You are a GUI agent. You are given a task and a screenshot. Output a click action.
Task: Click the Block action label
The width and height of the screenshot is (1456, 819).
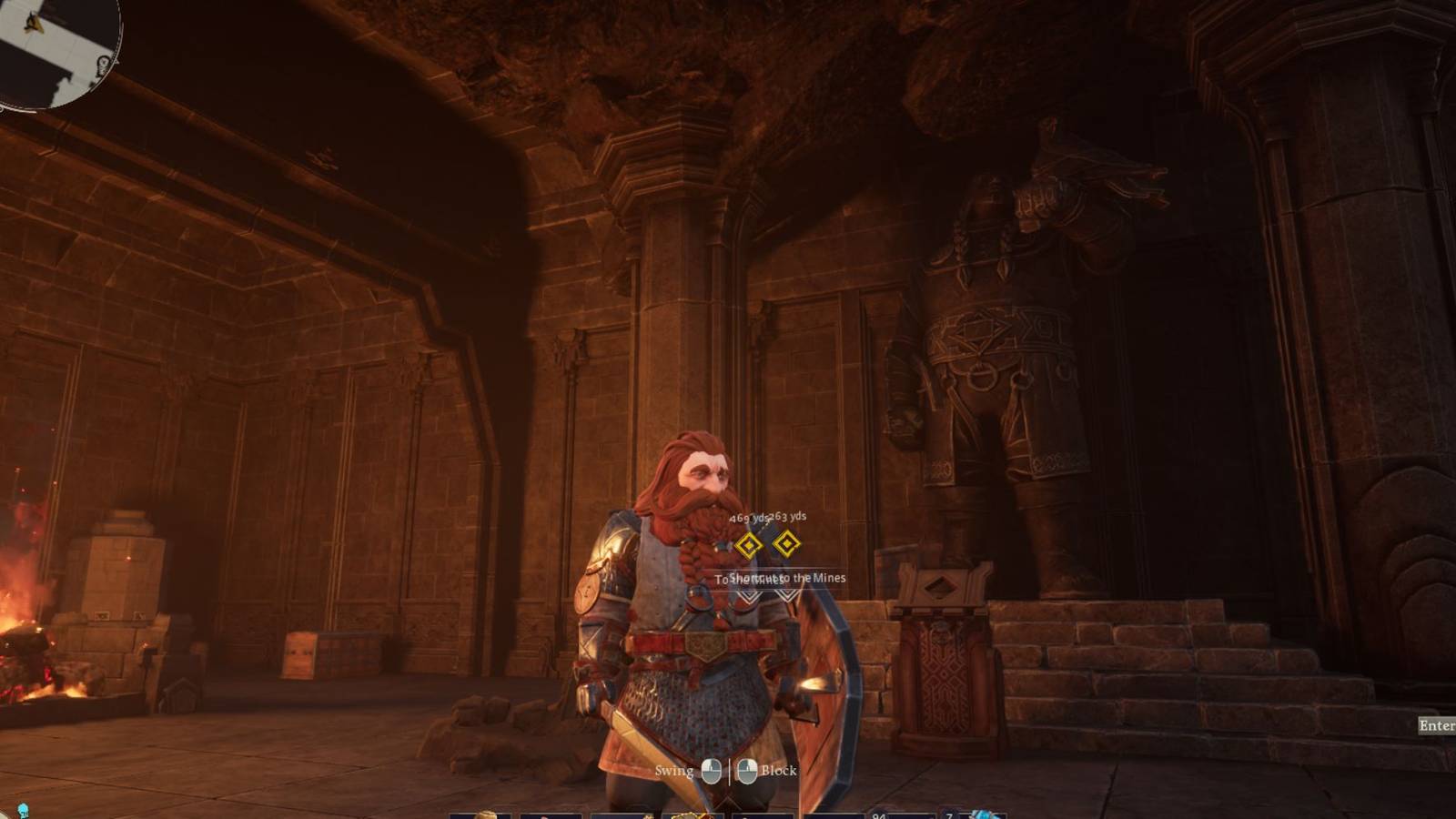tap(778, 770)
